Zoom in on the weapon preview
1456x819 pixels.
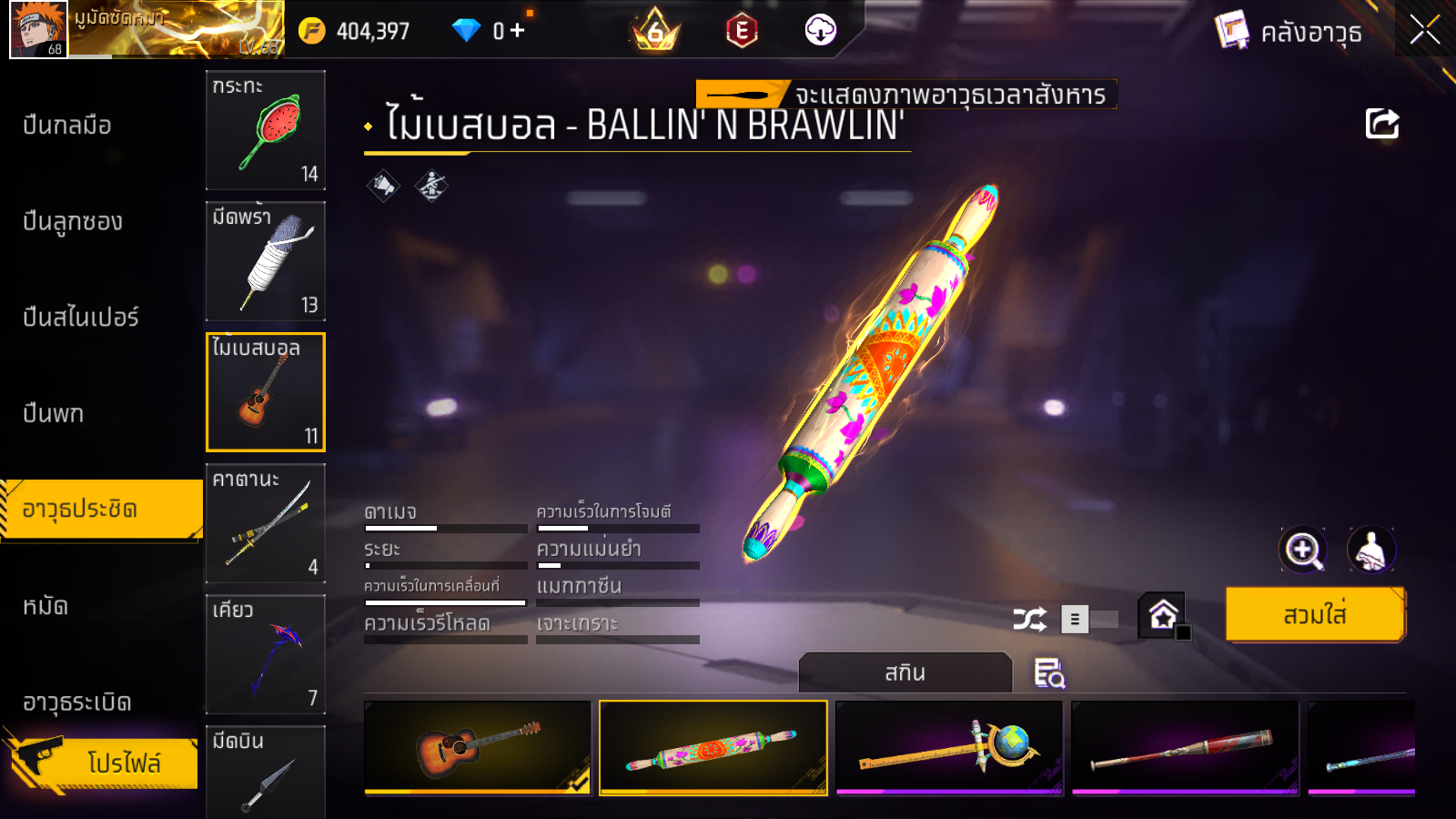tap(1303, 550)
